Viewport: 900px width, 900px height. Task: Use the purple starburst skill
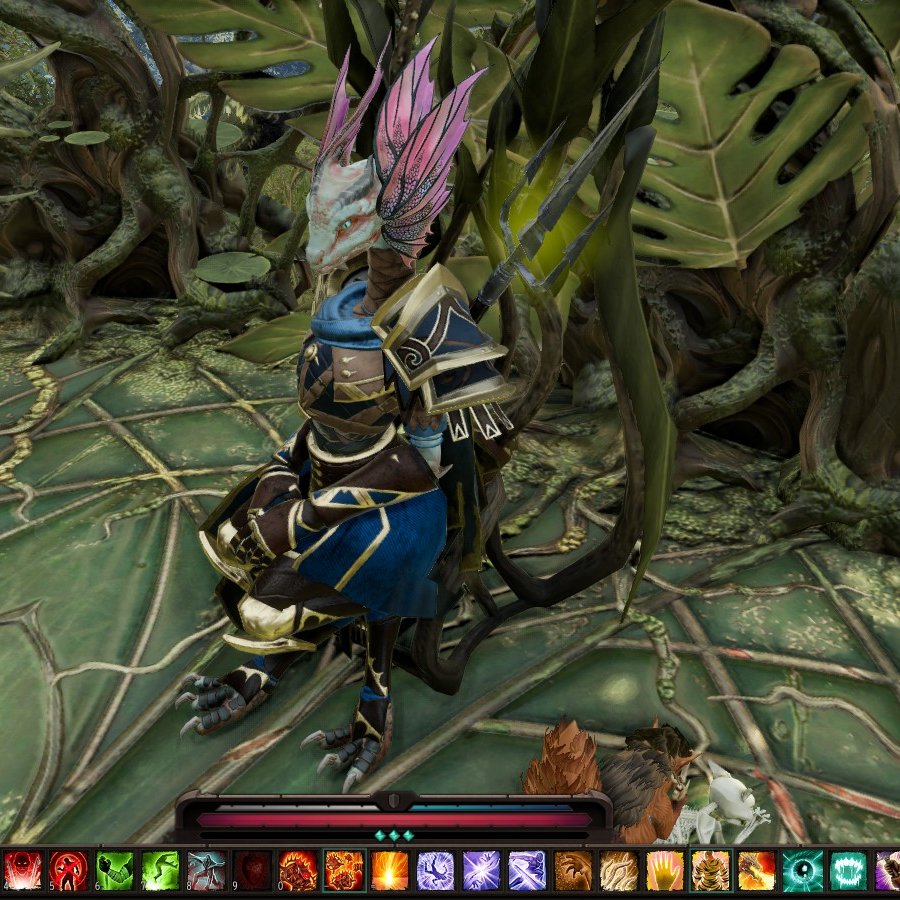(482, 871)
